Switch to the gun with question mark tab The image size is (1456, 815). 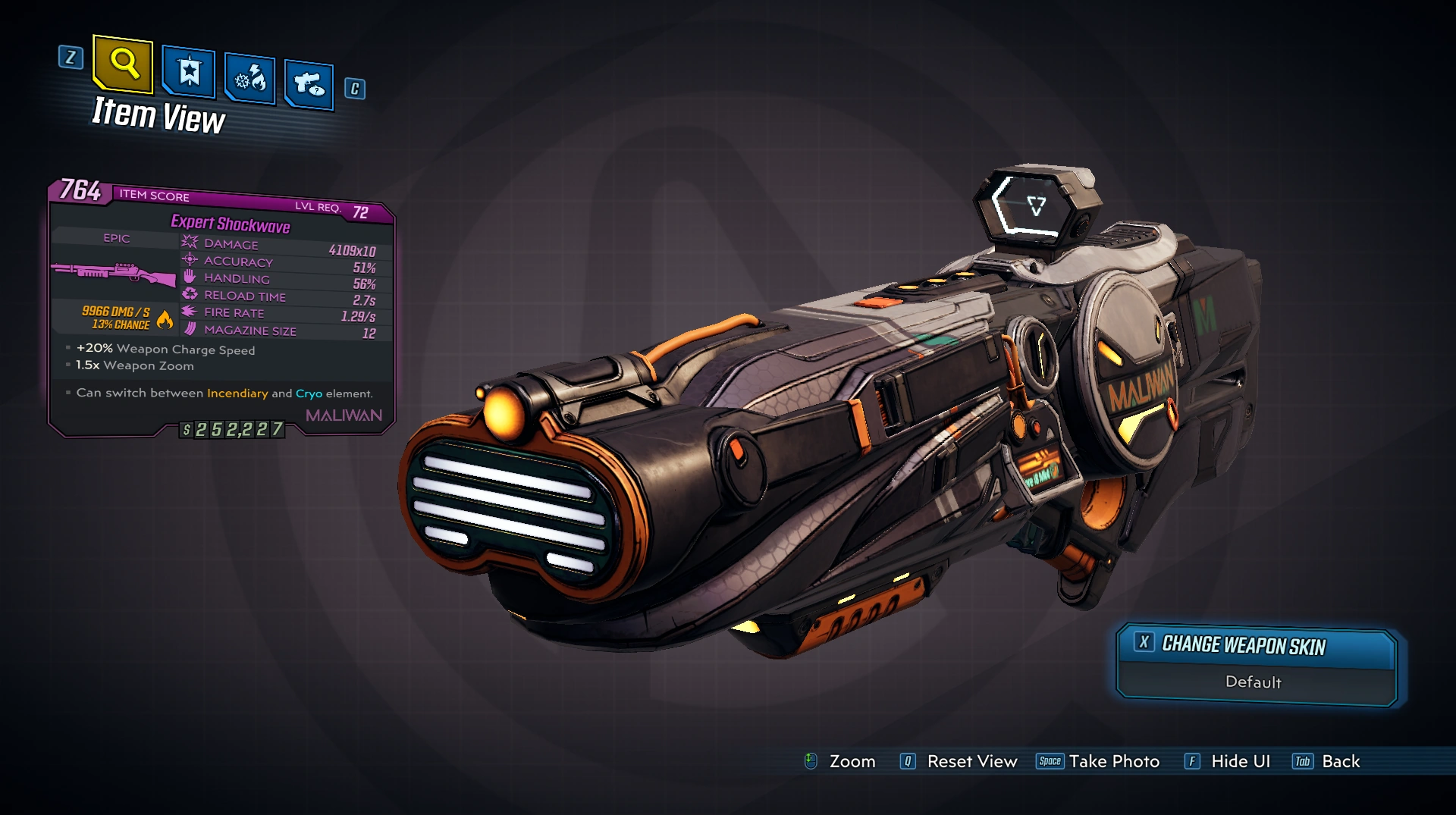pyautogui.click(x=309, y=83)
